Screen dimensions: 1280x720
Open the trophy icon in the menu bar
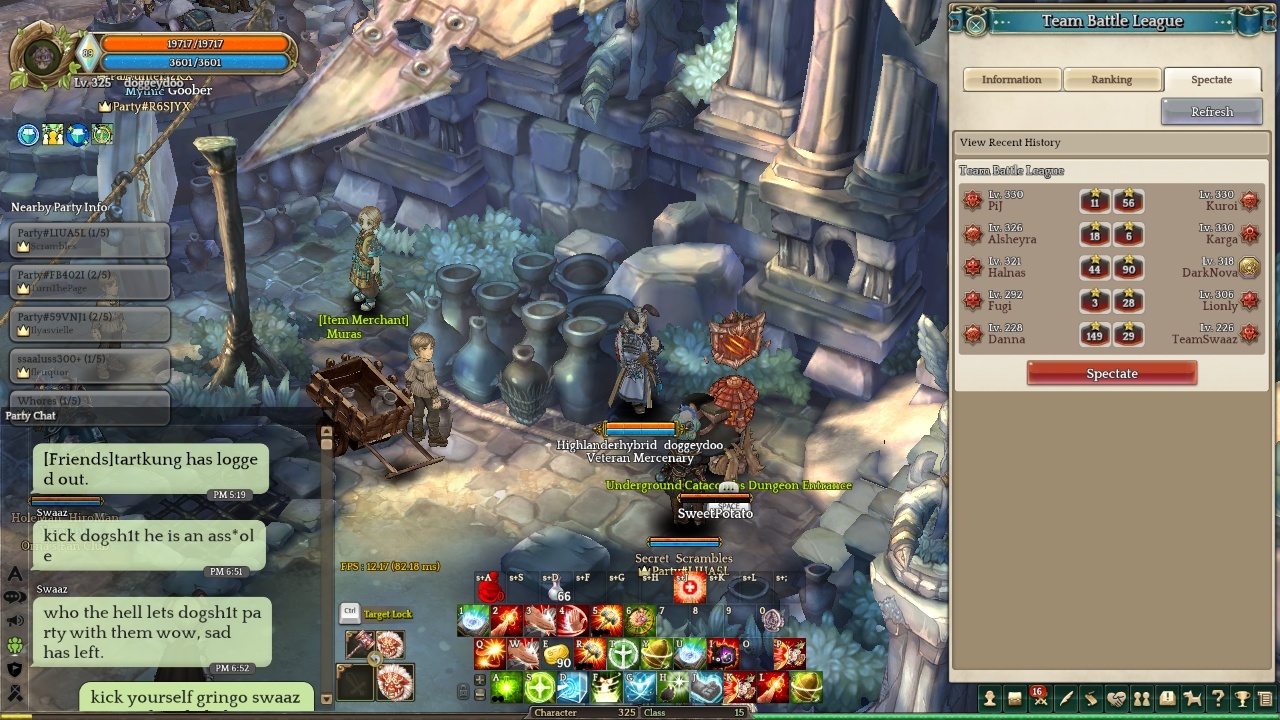[1242, 699]
